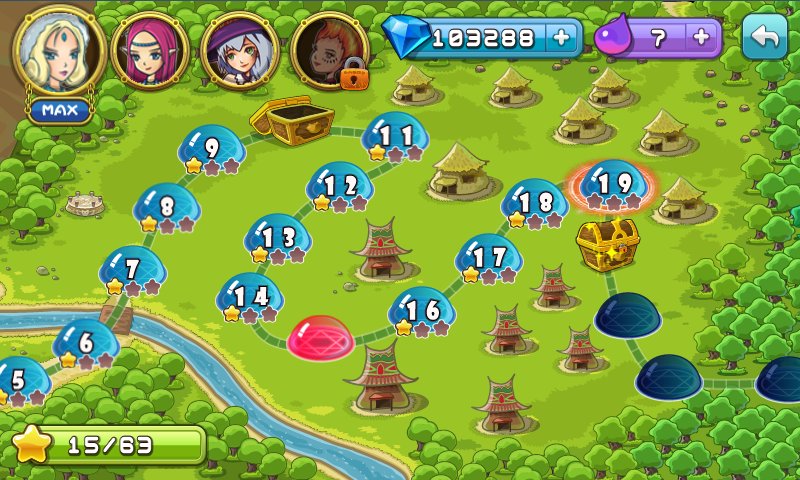Open level 18
This screenshot has width=800, height=480.
(535, 203)
